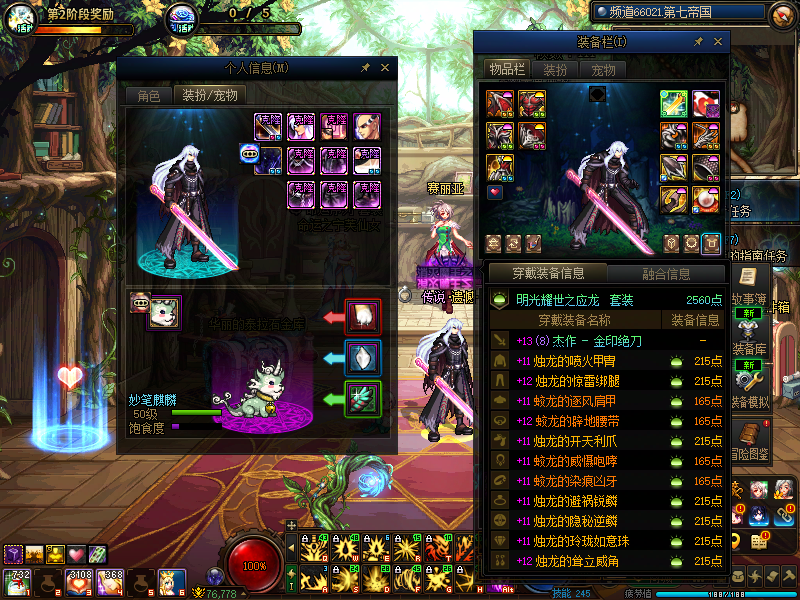This screenshot has width=800, height=600.
Task: Switch to the 角色 character tab
Action: pyautogui.click(x=148, y=96)
